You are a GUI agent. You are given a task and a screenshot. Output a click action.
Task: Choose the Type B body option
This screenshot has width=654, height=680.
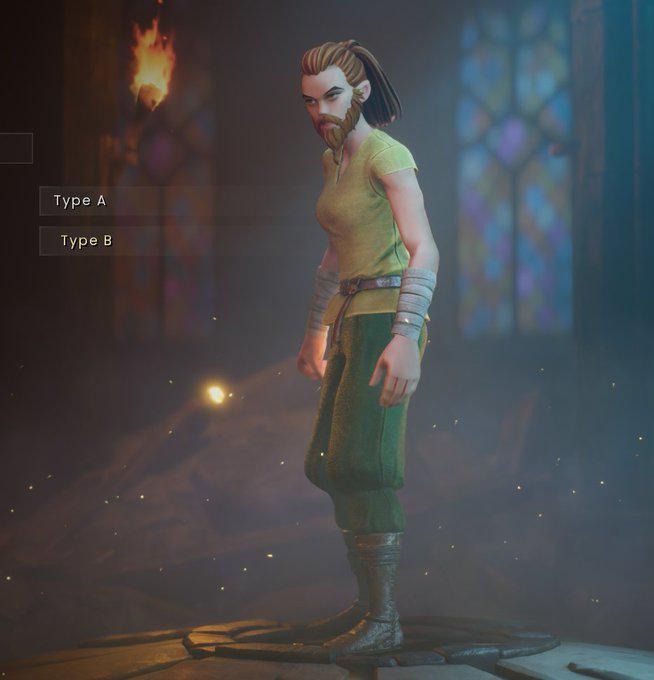tap(85, 241)
